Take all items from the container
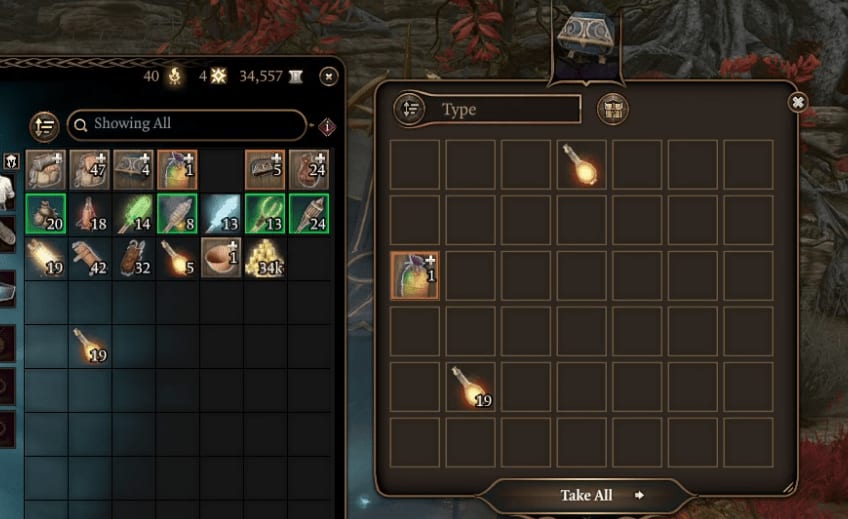 588,495
